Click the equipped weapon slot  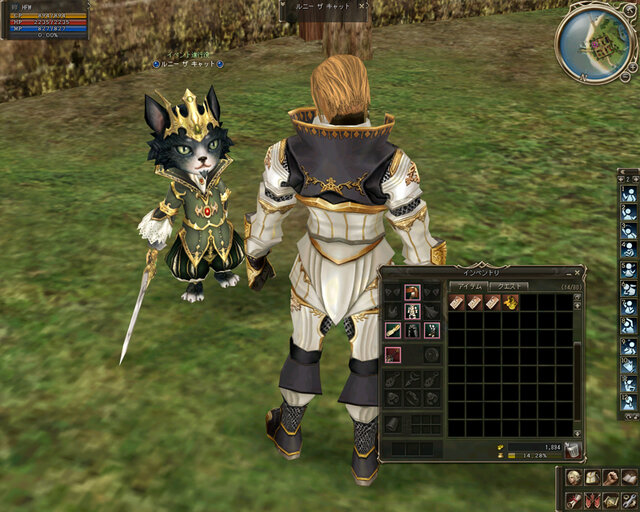394,354
